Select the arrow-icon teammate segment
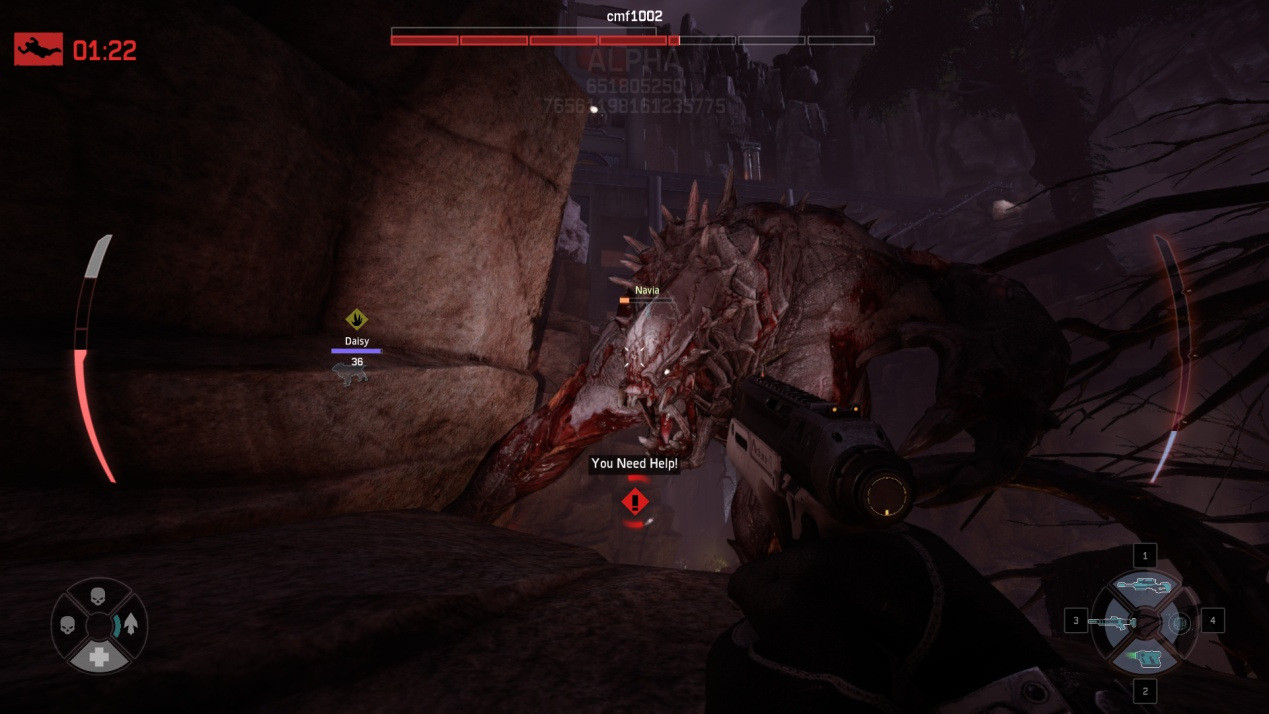The image size is (1269, 714). [x=130, y=626]
